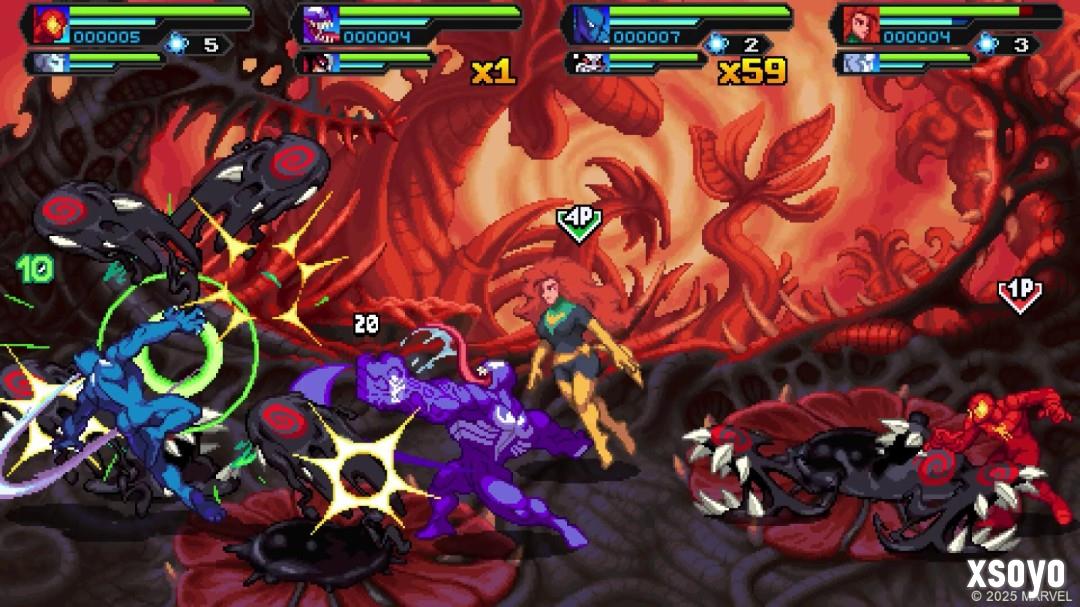Click the green 4P player marker

579,223
